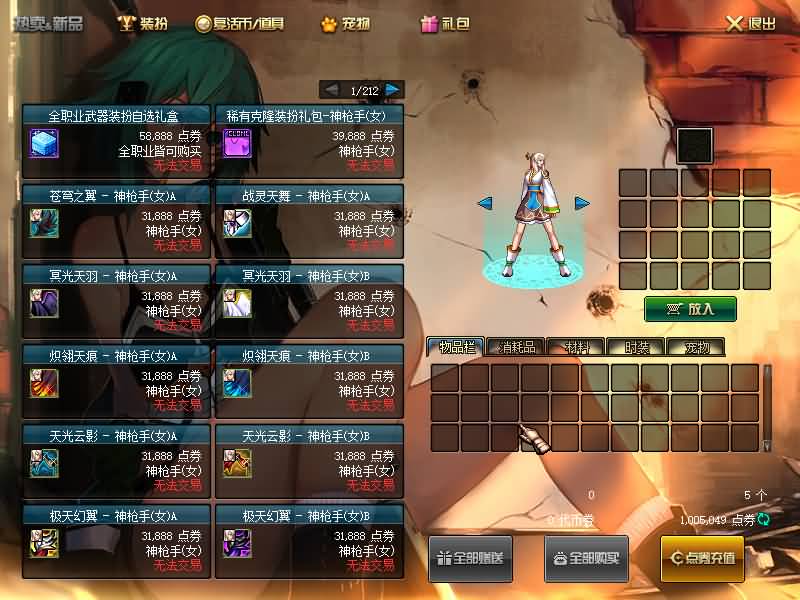The height and width of the screenshot is (600, 800).
Task: Open the 时装 fashion inventory tab
Action: (x=635, y=347)
